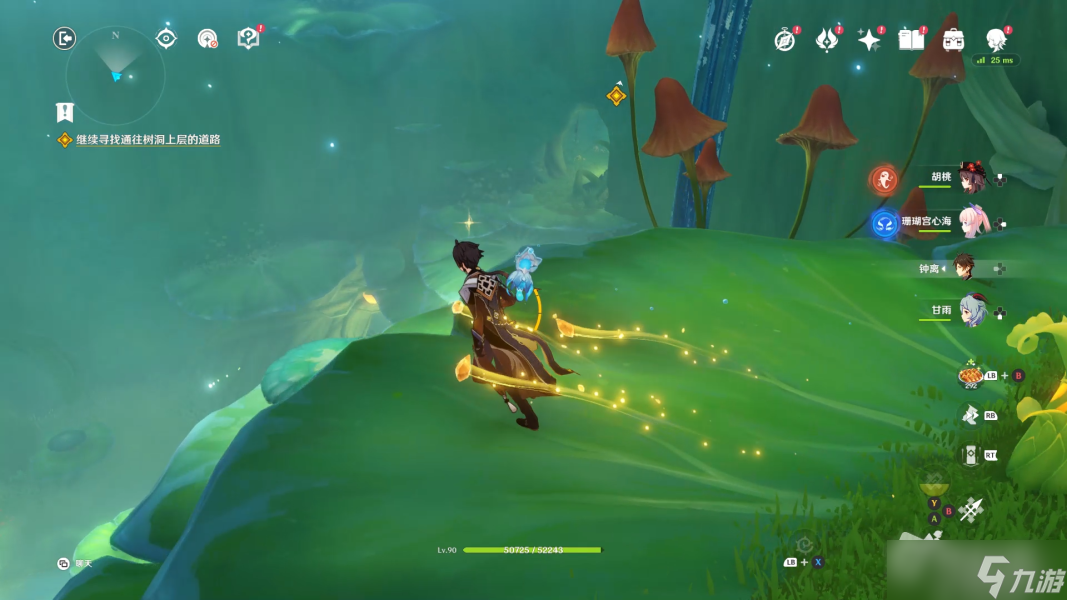The width and height of the screenshot is (1067, 600).
Task: Toggle the eye-shaped elemental sight icon
Action: 166,39
